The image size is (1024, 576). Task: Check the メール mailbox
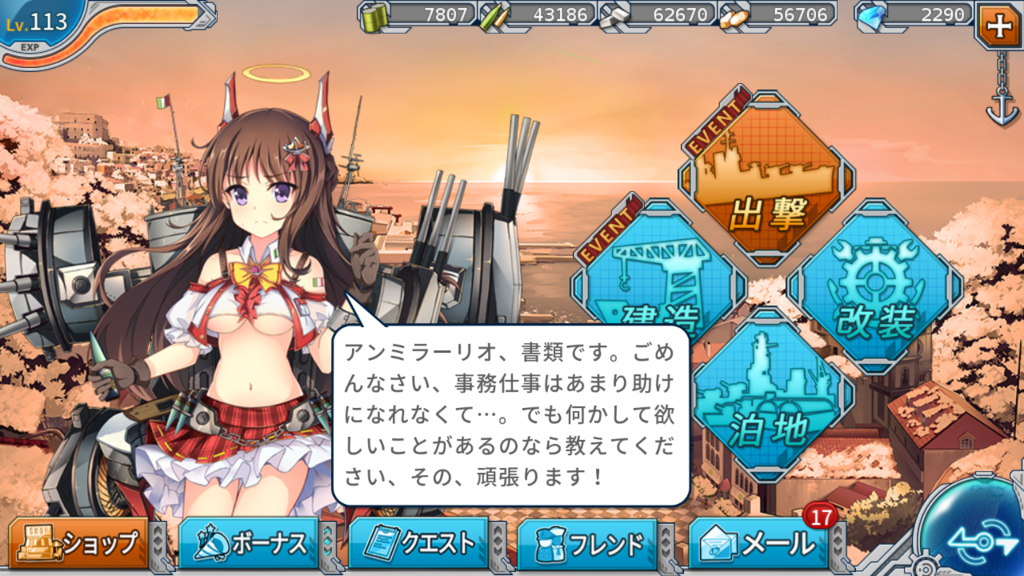pyautogui.click(x=760, y=544)
